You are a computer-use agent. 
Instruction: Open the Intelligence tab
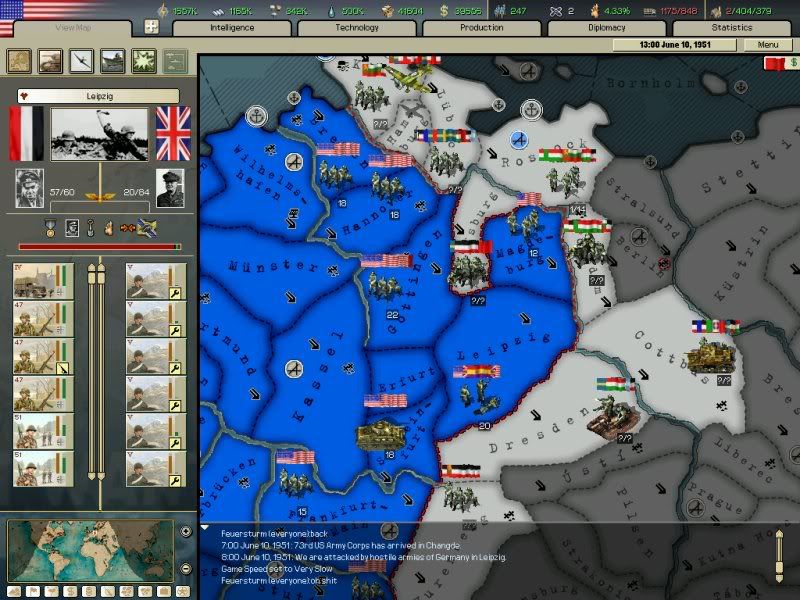232,28
